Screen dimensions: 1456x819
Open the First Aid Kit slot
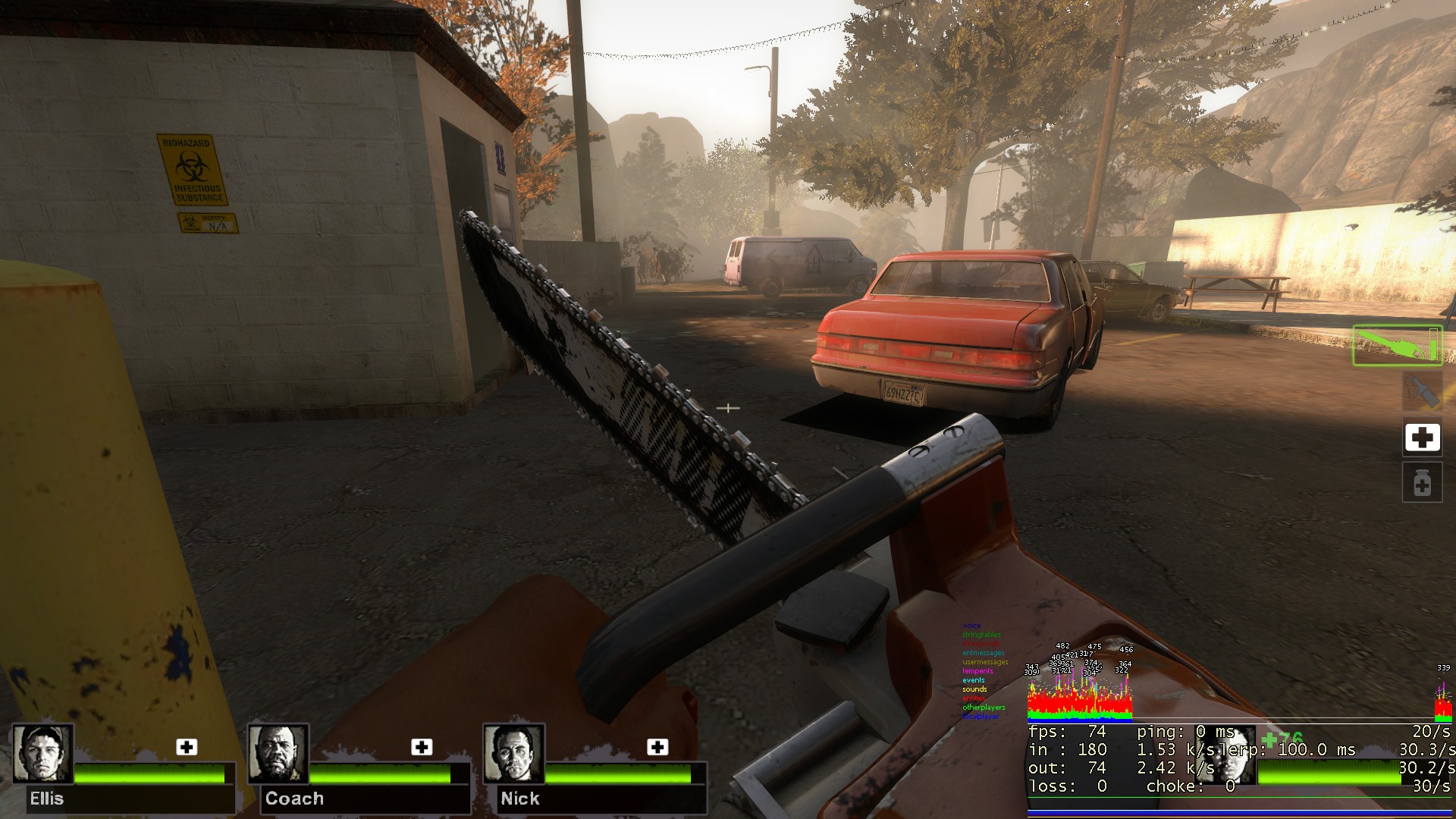pyautogui.click(x=1422, y=438)
